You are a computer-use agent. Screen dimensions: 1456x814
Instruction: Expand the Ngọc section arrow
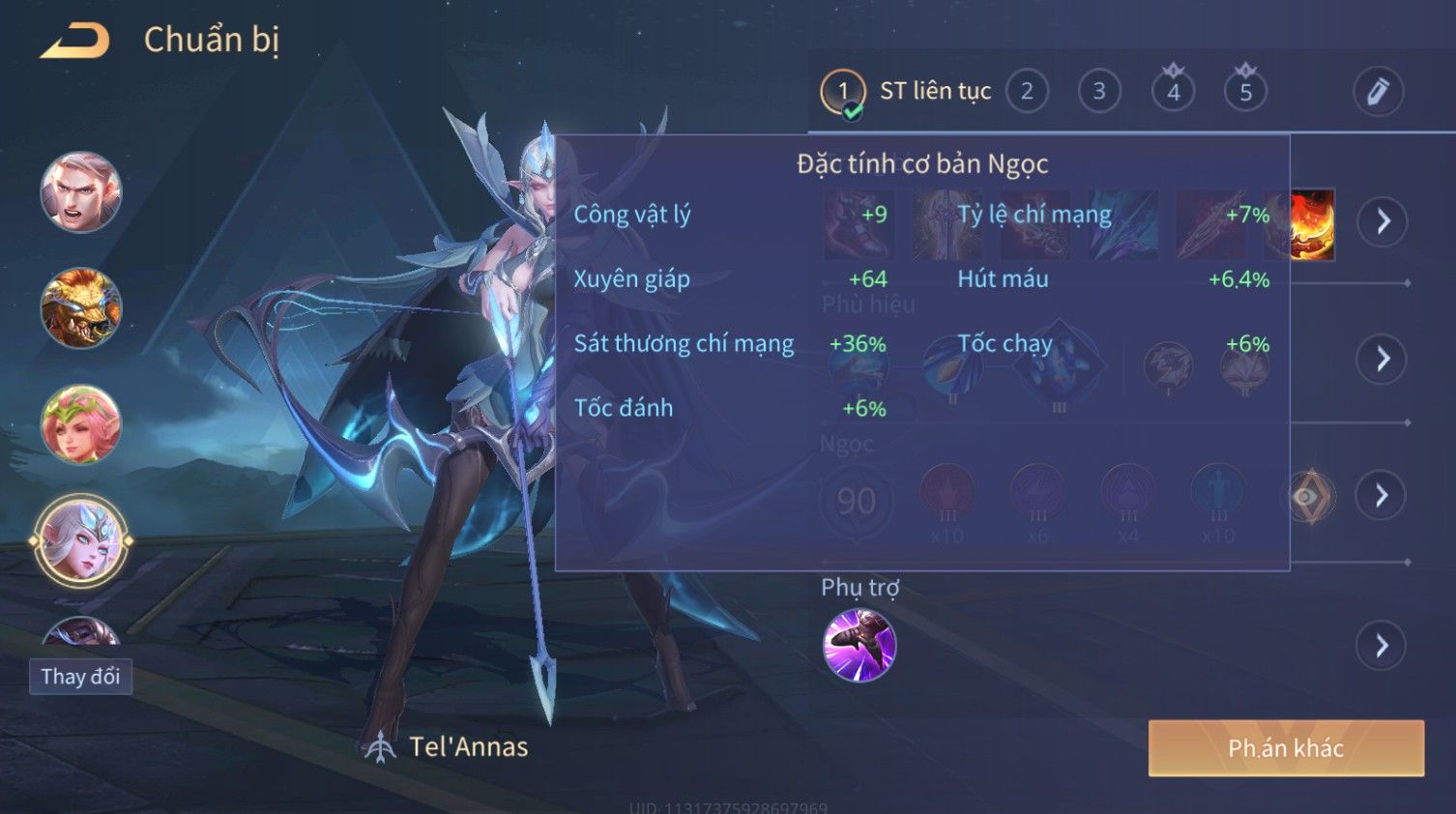[1383, 496]
